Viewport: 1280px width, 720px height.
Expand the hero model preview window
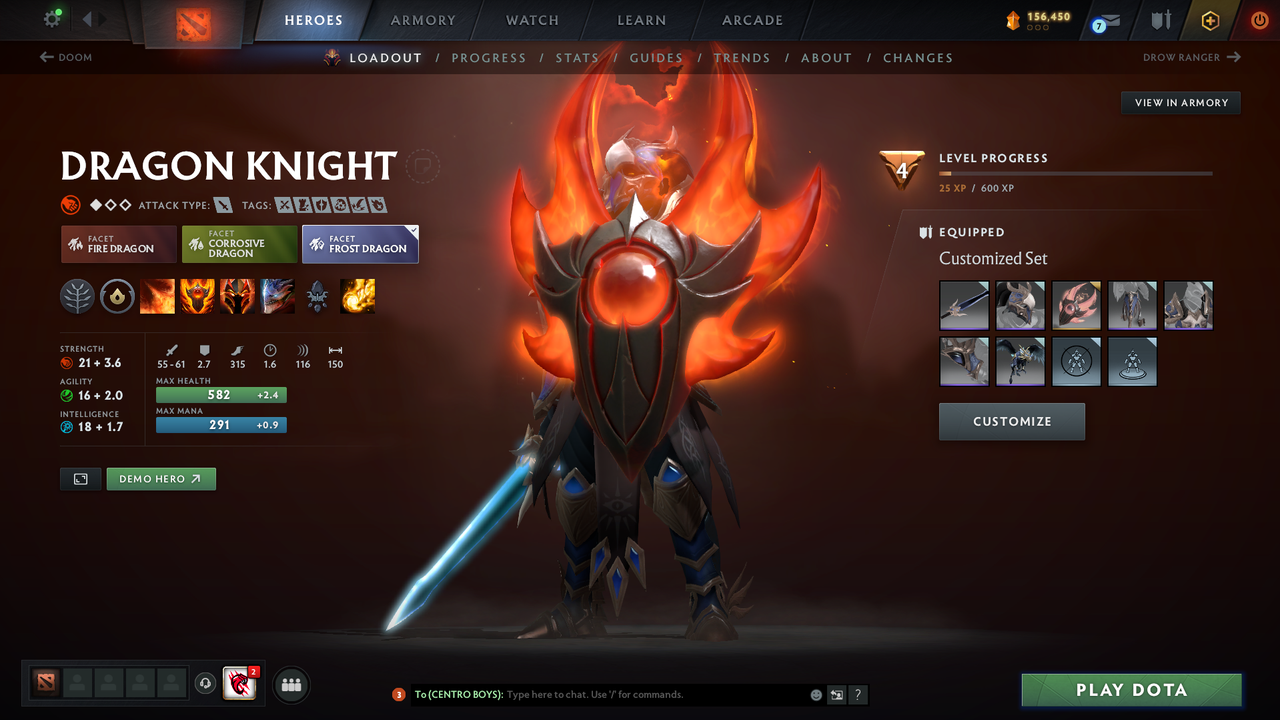[x=80, y=479]
